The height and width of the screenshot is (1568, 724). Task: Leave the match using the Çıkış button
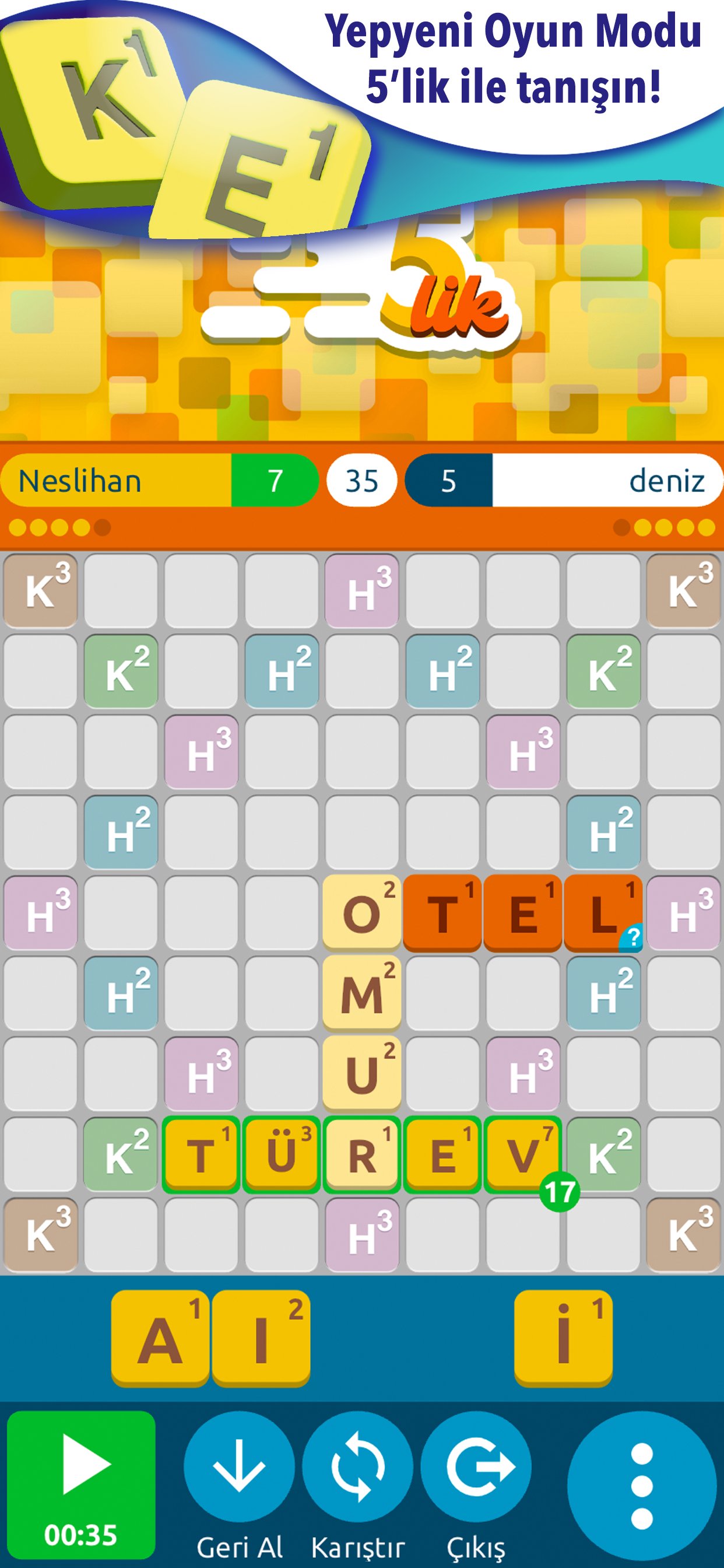coord(476,1466)
